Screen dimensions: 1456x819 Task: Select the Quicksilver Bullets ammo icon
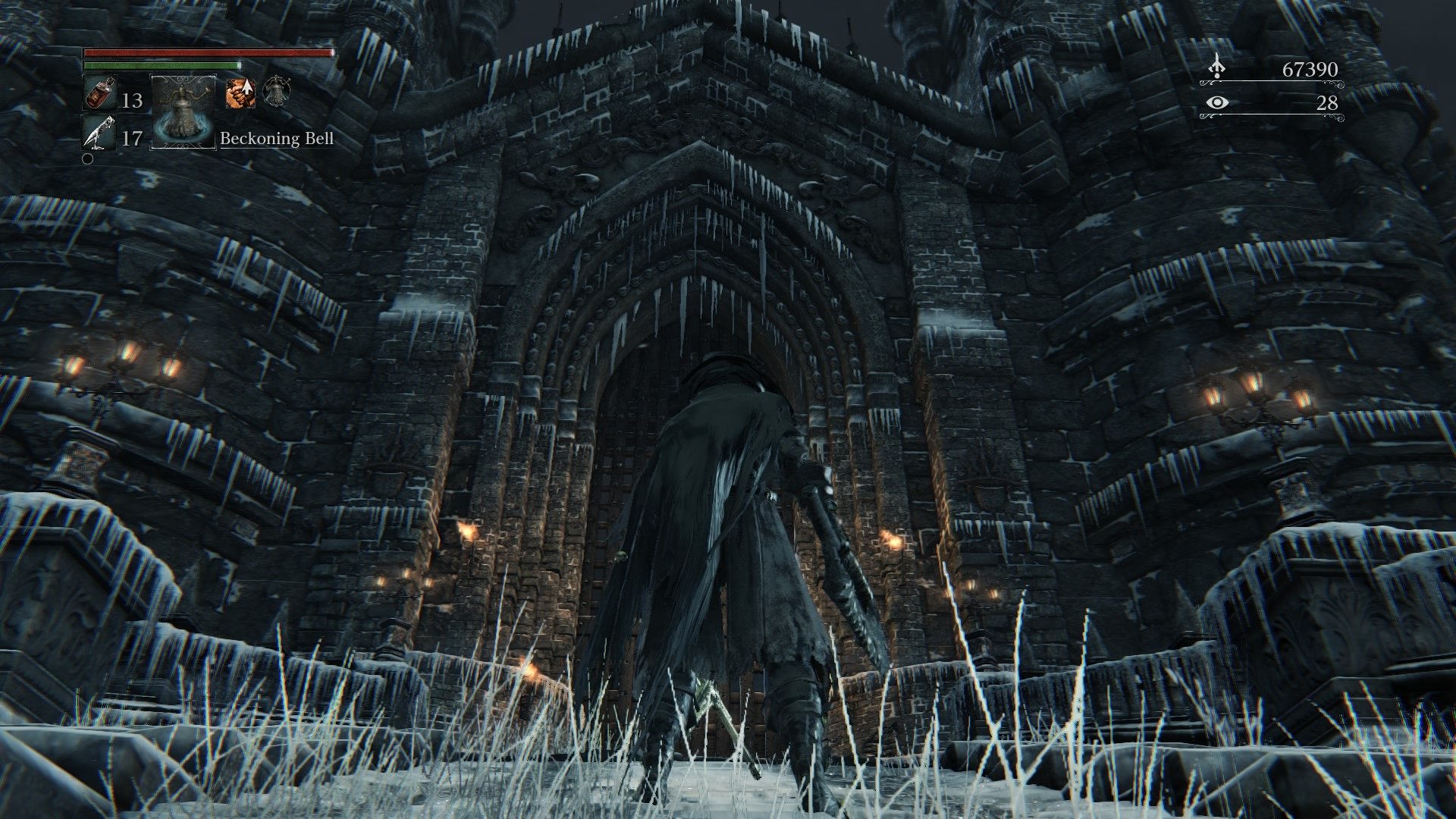101,133
